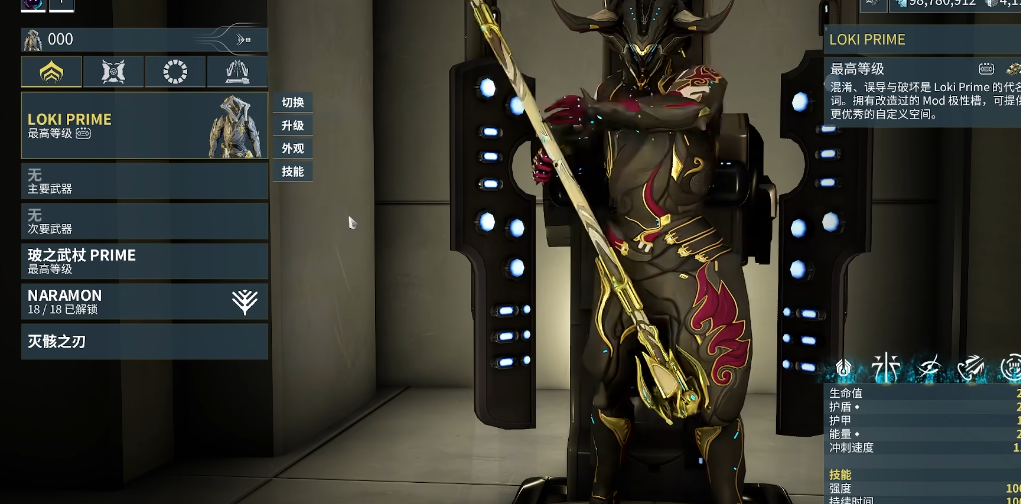
Task: Switch to the Archwing vehicle tab
Action: coord(237,72)
